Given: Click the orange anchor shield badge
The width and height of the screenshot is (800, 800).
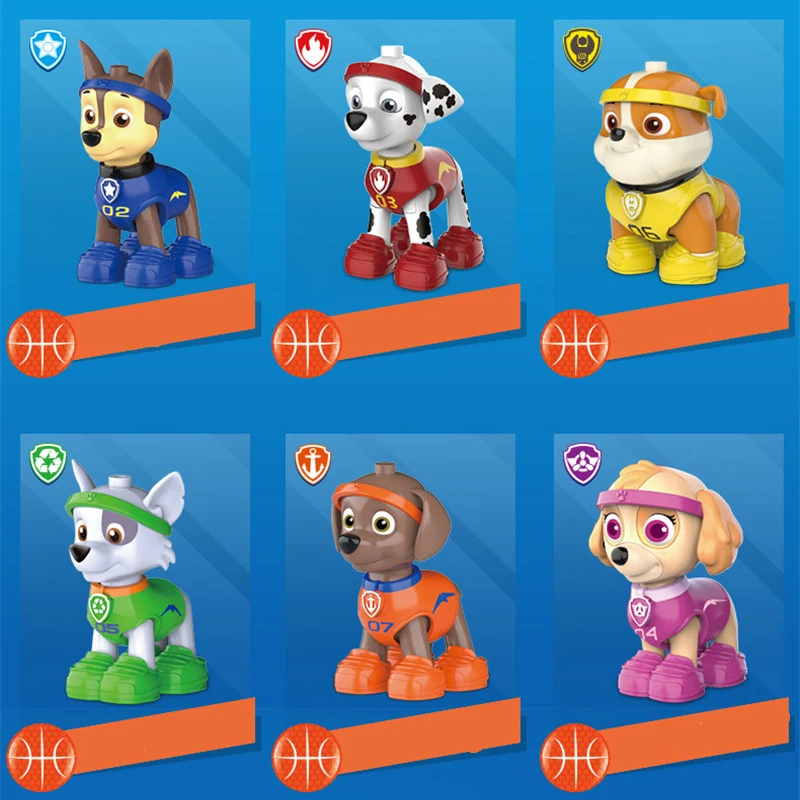Looking at the screenshot, I should (313, 463).
